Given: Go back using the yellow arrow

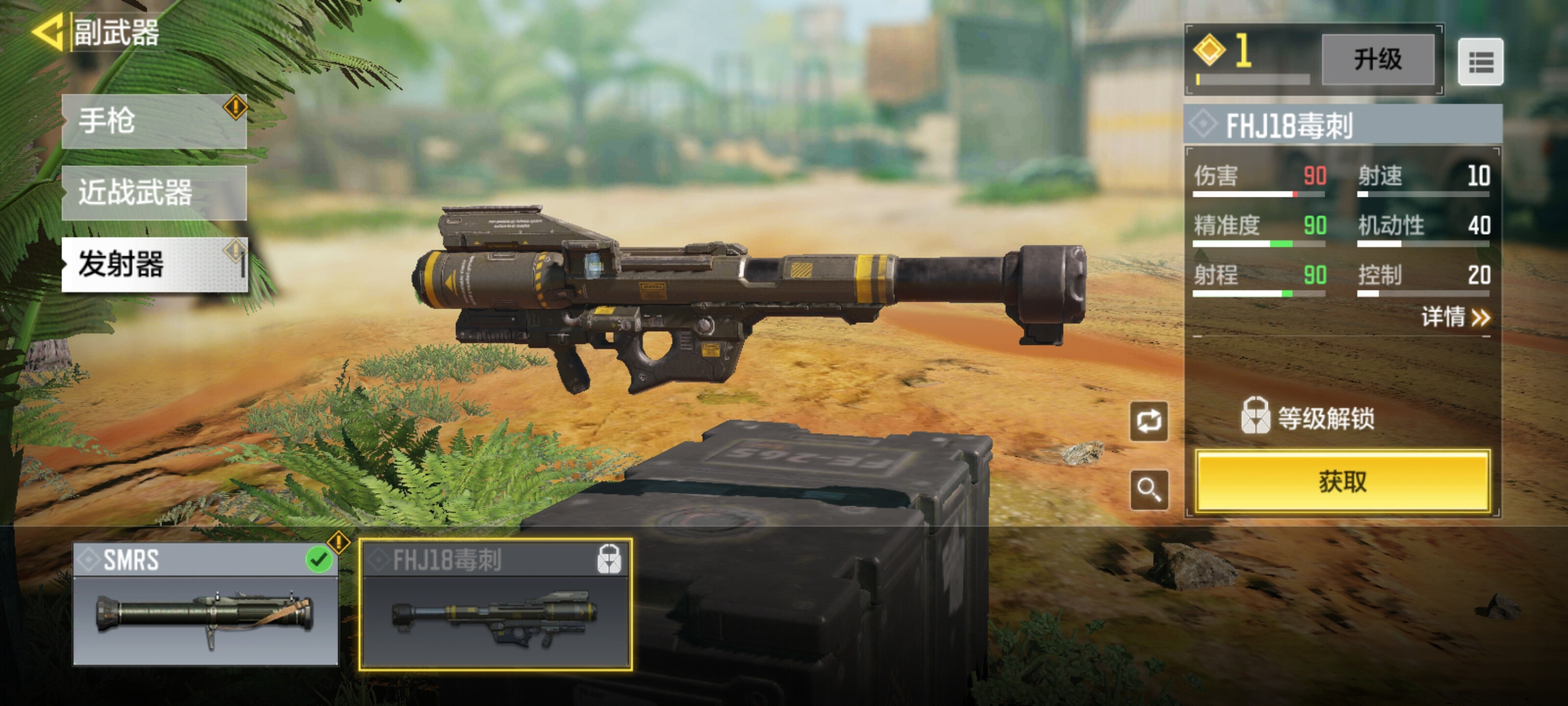Looking at the screenshot, I should pos(47,33).
